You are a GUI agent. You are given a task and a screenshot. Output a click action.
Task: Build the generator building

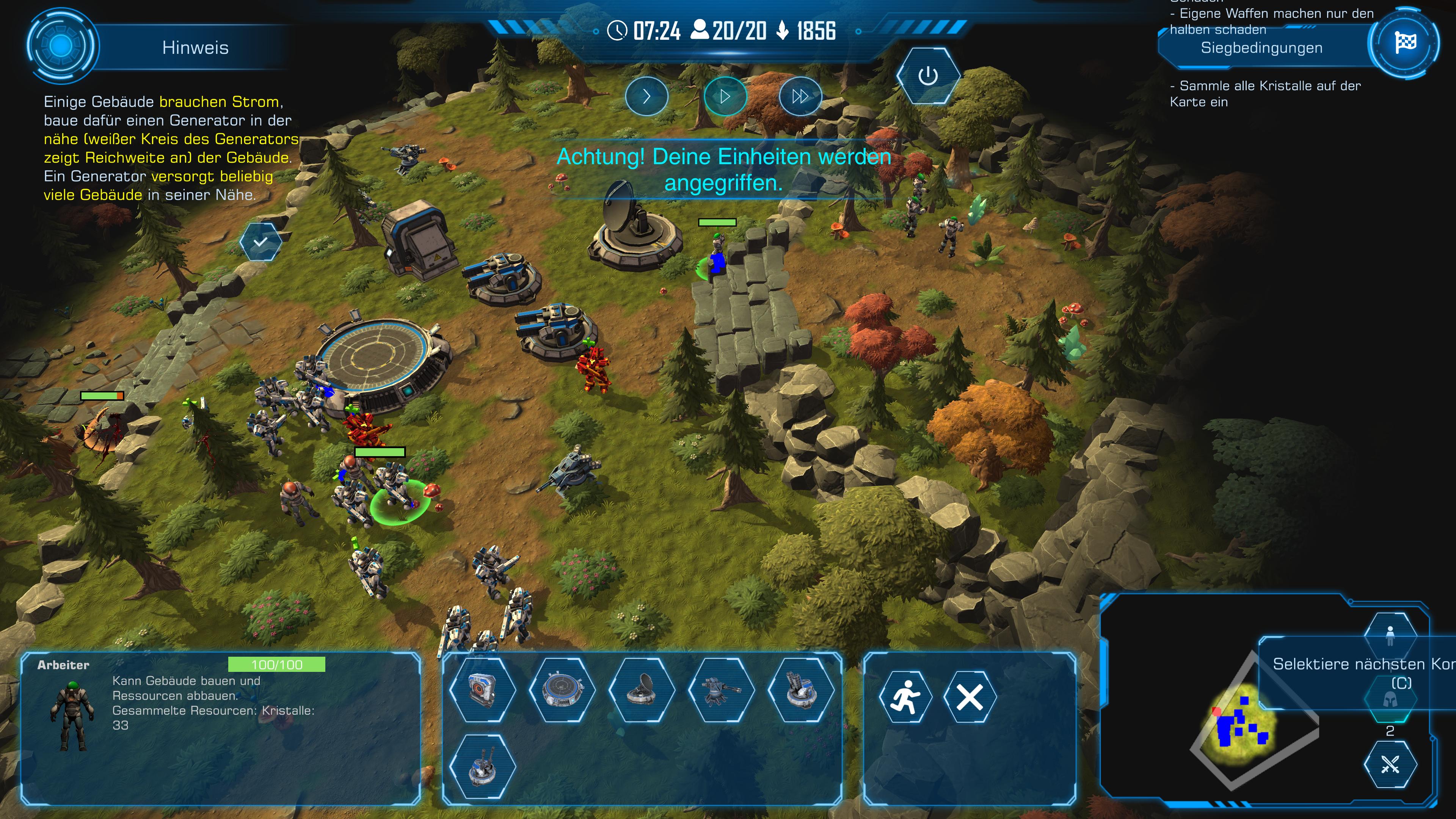pos(482,690)
